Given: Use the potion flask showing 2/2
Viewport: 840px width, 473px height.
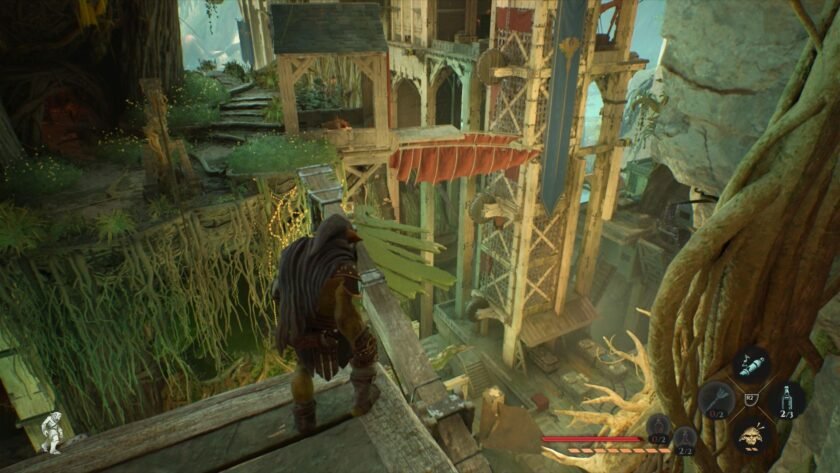Looking at the screenshot, I should (x=684, y=437).
